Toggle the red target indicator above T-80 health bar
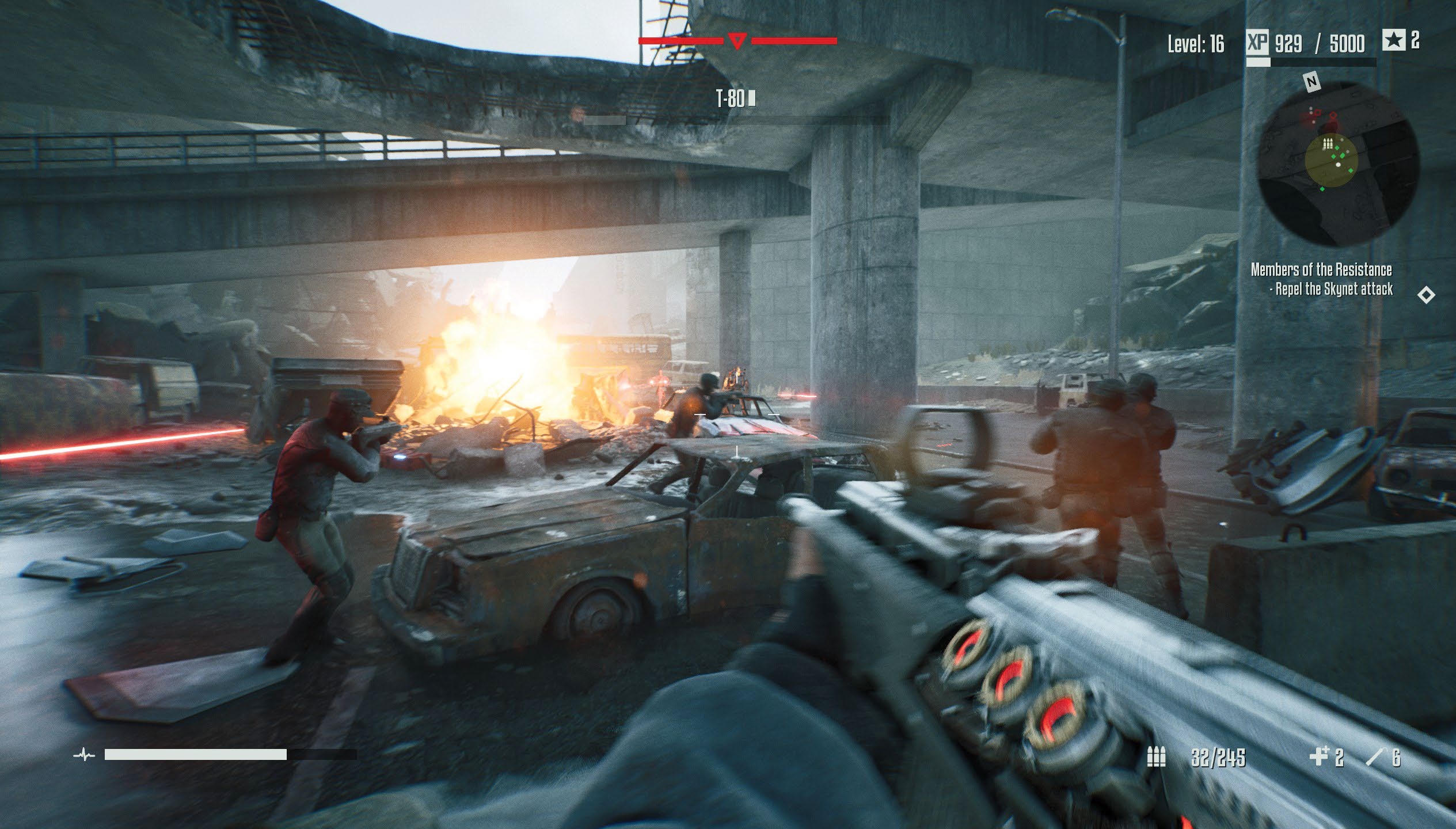The height and width of the screenshot is (829, 1456). (x=738, y=40)
